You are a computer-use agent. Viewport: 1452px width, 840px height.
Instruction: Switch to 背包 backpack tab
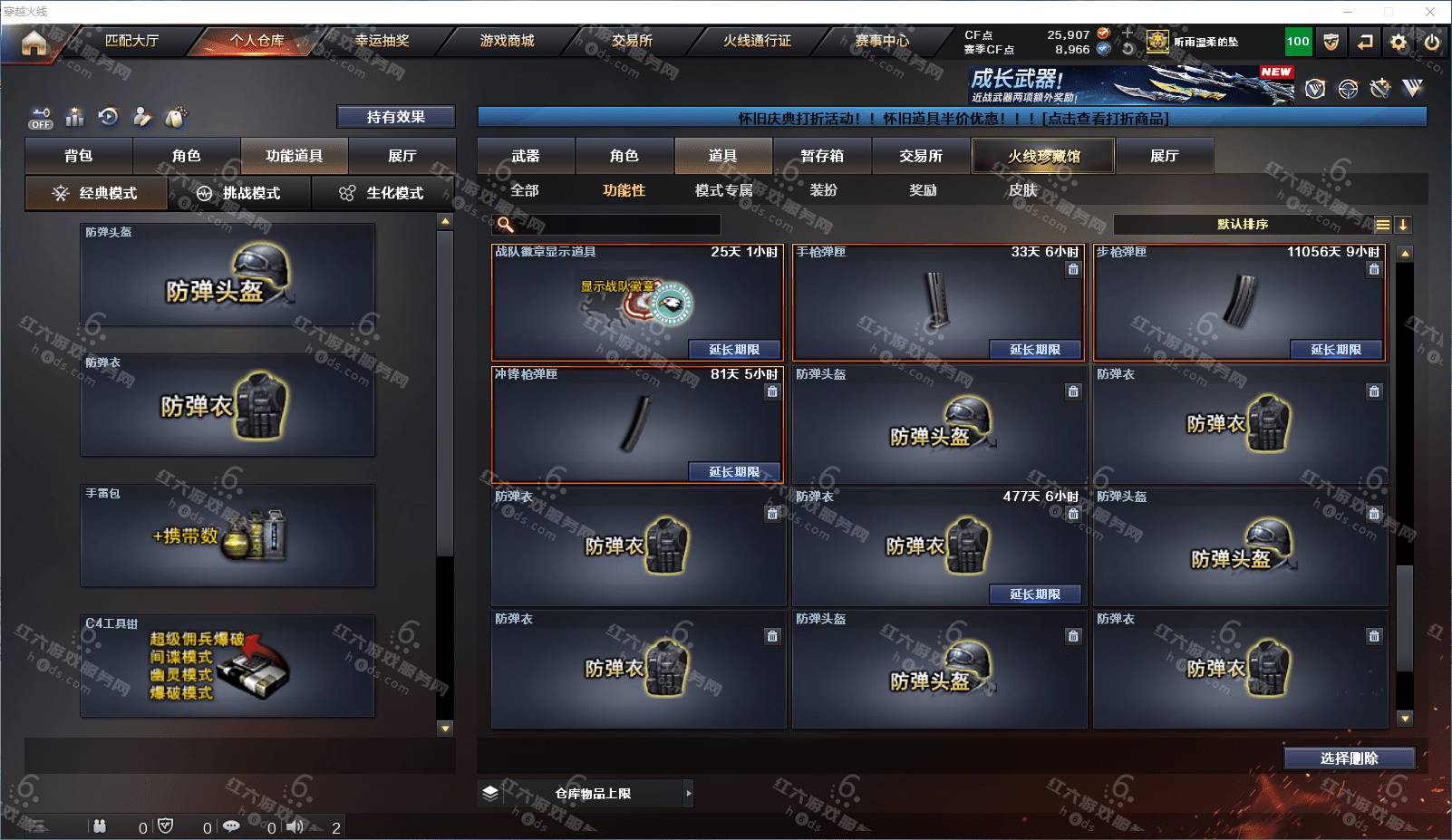tap(79, 156)
